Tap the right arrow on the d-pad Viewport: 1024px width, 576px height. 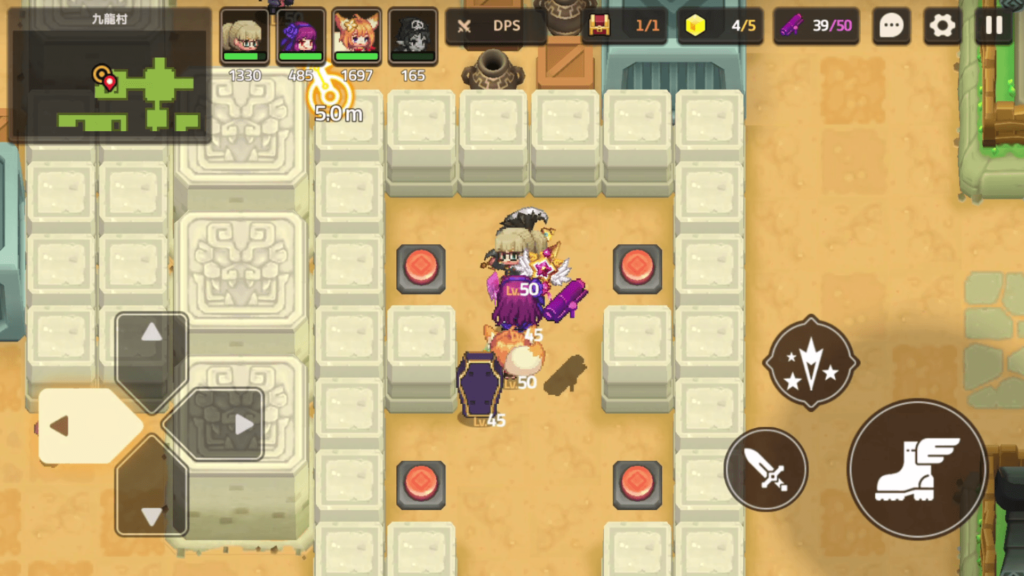[229, 425]
